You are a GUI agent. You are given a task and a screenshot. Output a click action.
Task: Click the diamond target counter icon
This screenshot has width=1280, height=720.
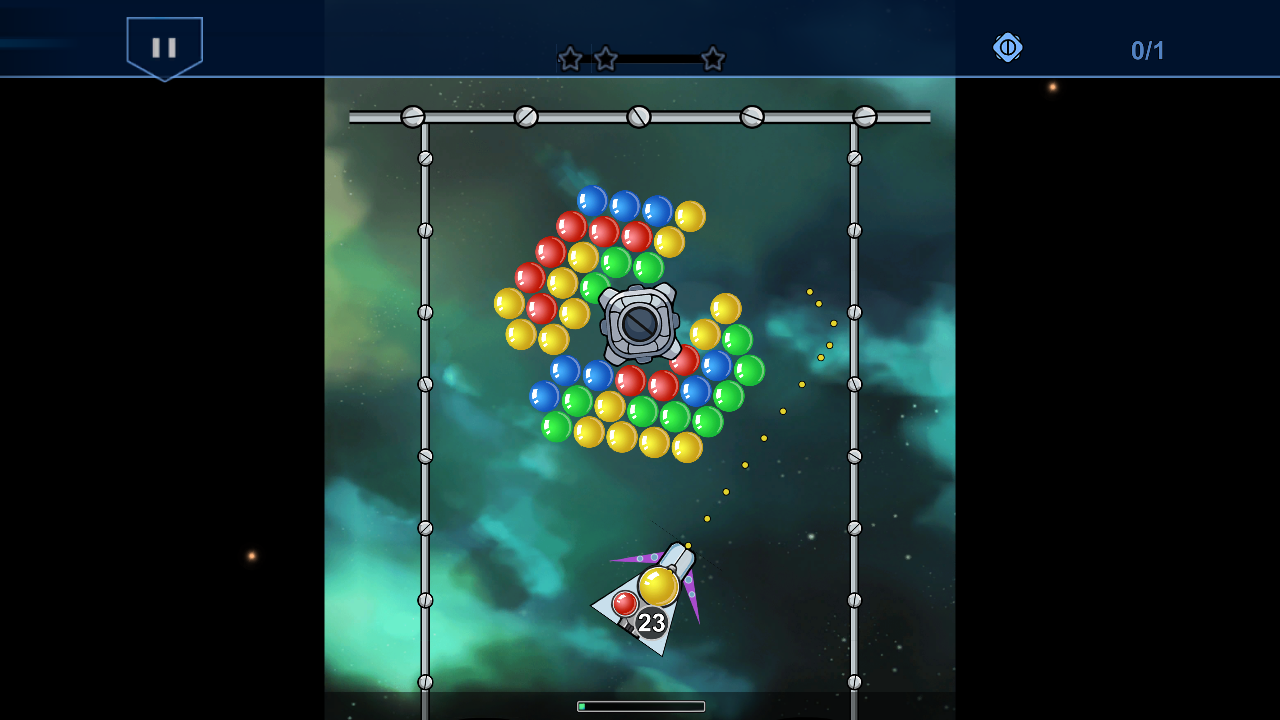(1007, 48)
